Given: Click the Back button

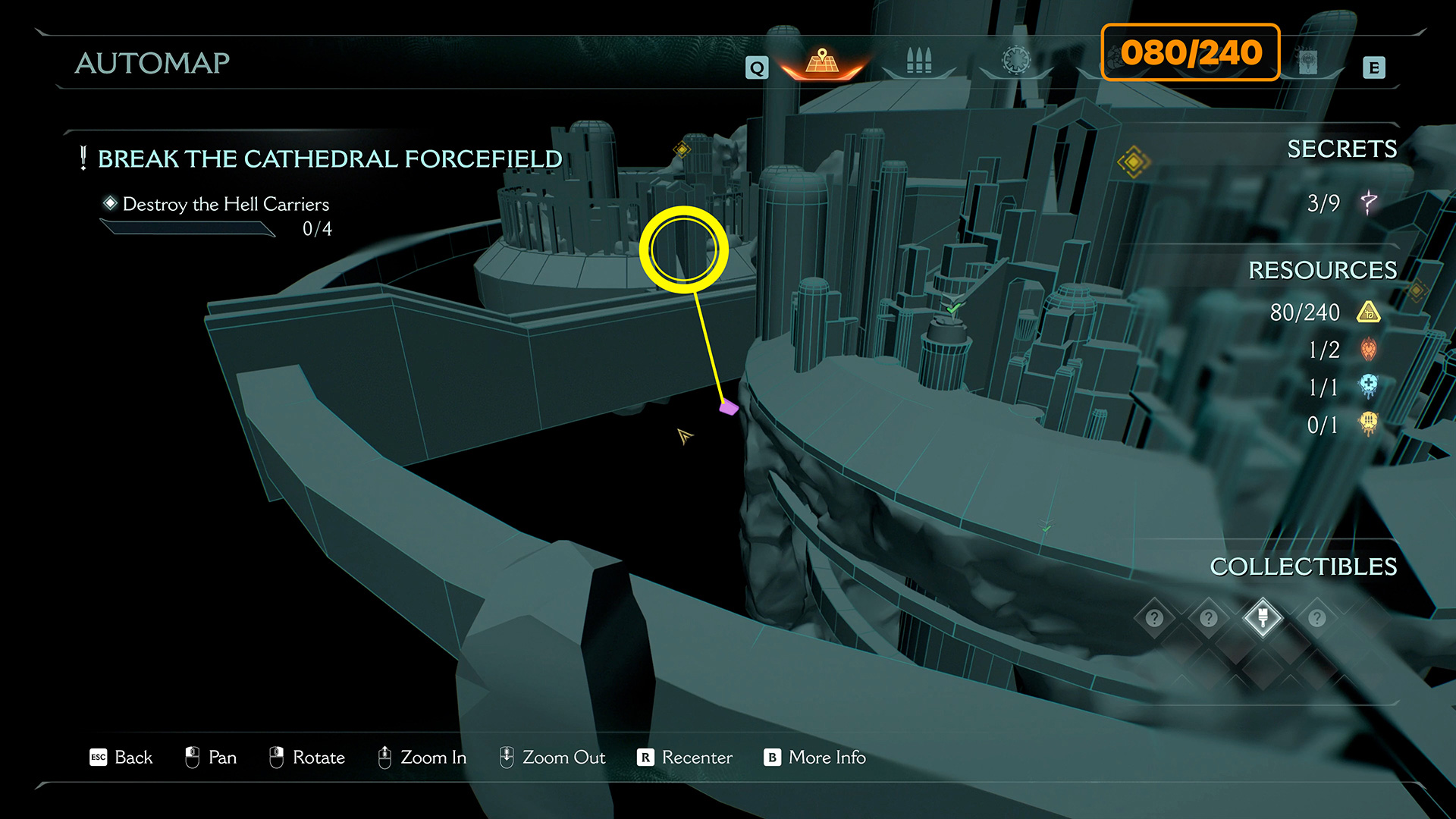Looking at the screenshot, I should click(121, 758).
